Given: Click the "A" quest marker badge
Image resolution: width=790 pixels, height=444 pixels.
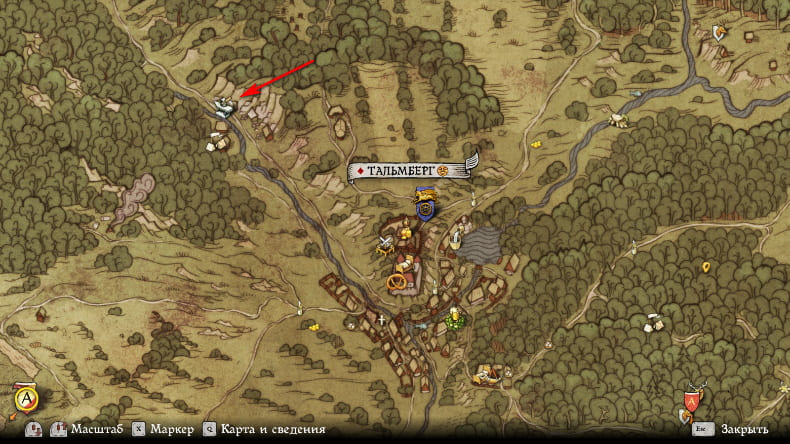Looking at the screenshot, I should [25, 400].
